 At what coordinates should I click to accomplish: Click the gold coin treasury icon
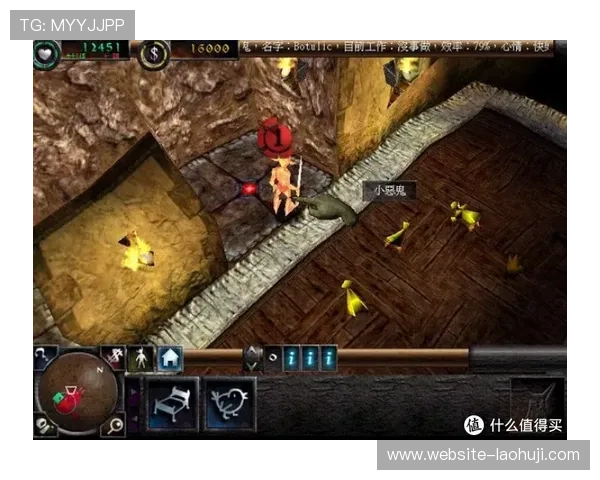(x=154, y=53)
